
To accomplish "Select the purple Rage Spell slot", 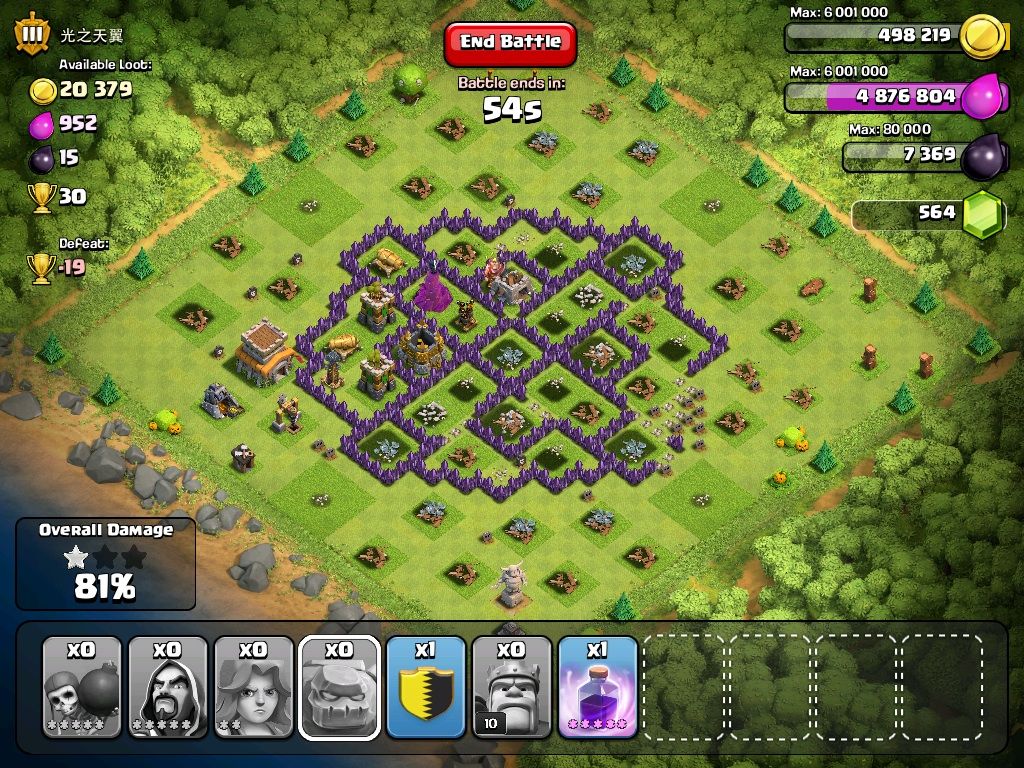I will (x=598, y=687).
